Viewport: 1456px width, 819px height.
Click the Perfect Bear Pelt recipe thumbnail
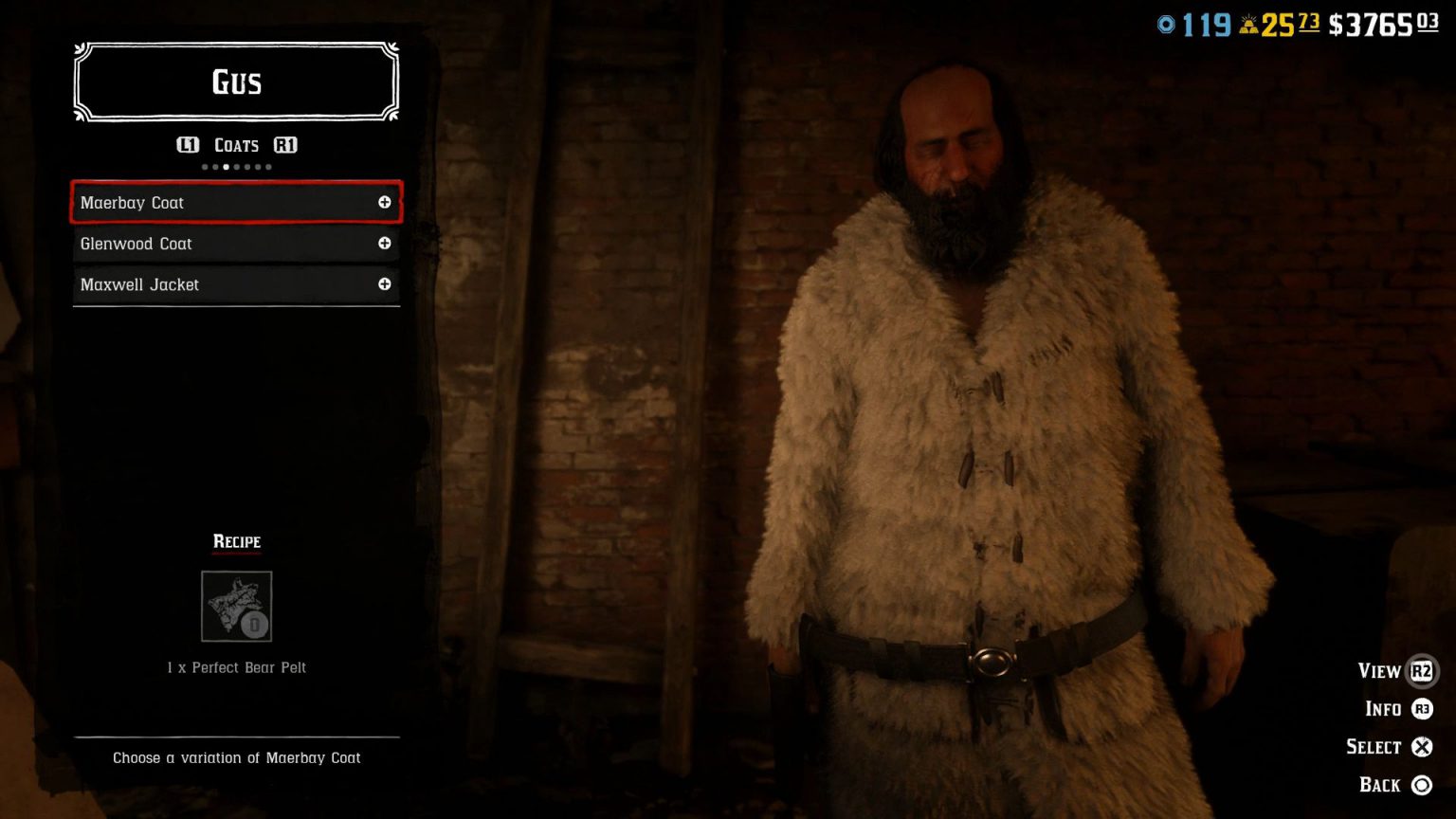(x=236, y=607)
